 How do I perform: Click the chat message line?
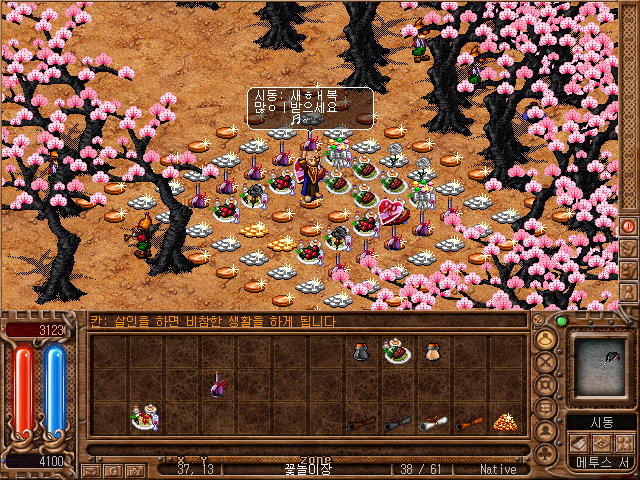pos(300,321)
